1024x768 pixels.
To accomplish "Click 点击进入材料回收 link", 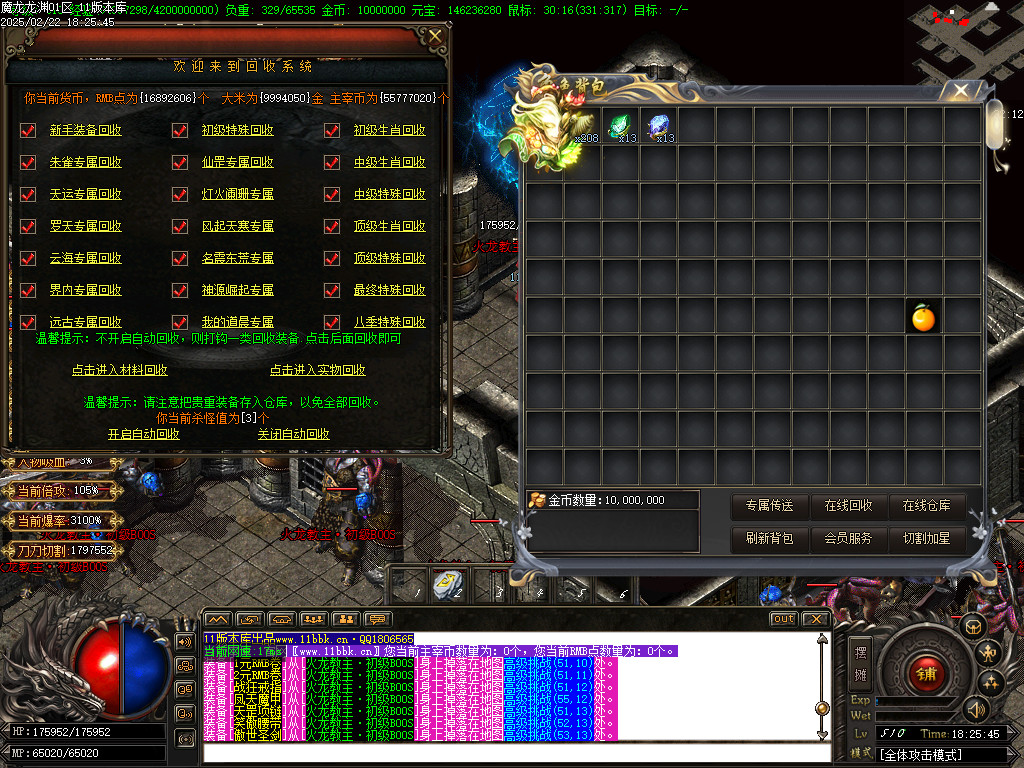I will [x=119, y=370].
